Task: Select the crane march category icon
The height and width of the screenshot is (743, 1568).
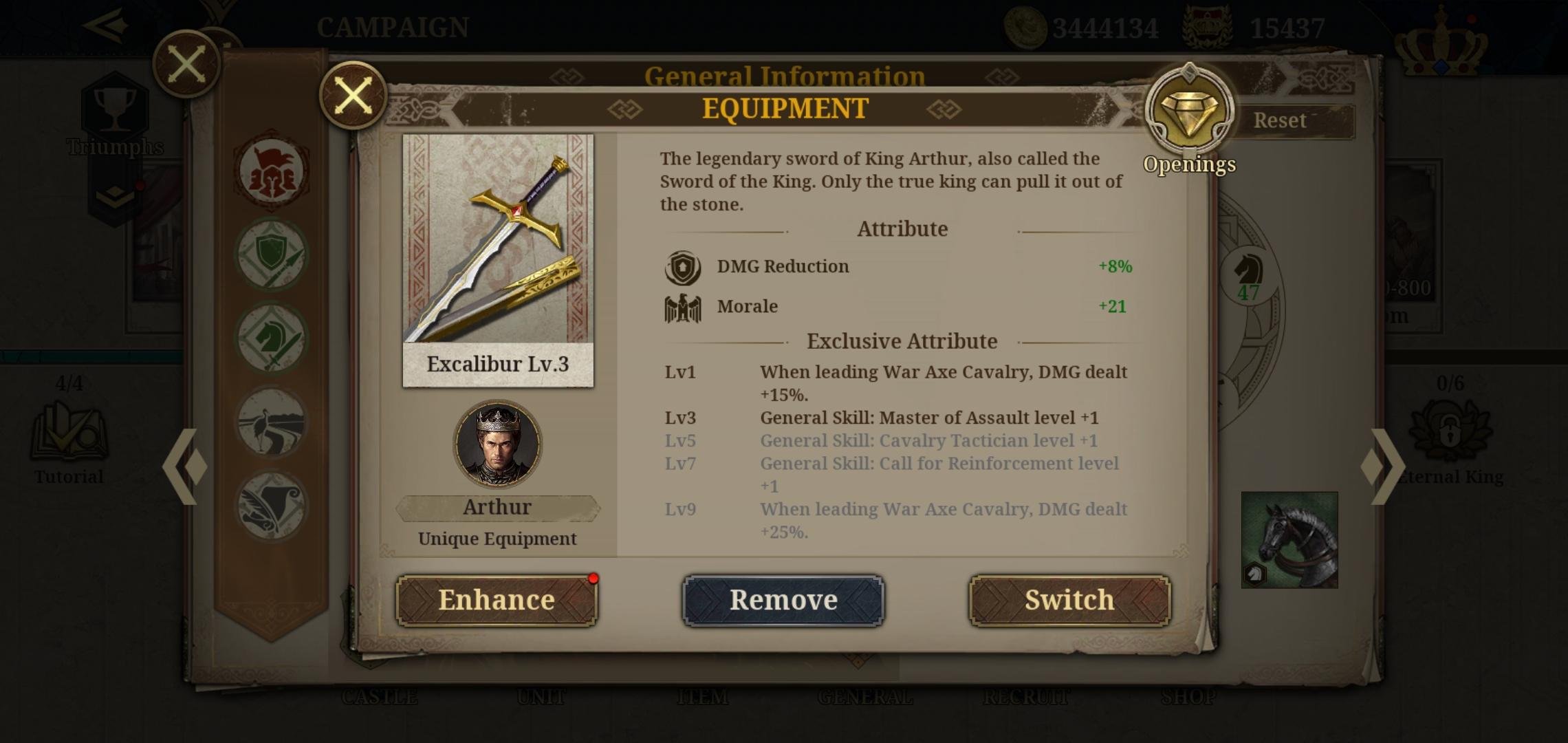Action: tap(272, 422)
